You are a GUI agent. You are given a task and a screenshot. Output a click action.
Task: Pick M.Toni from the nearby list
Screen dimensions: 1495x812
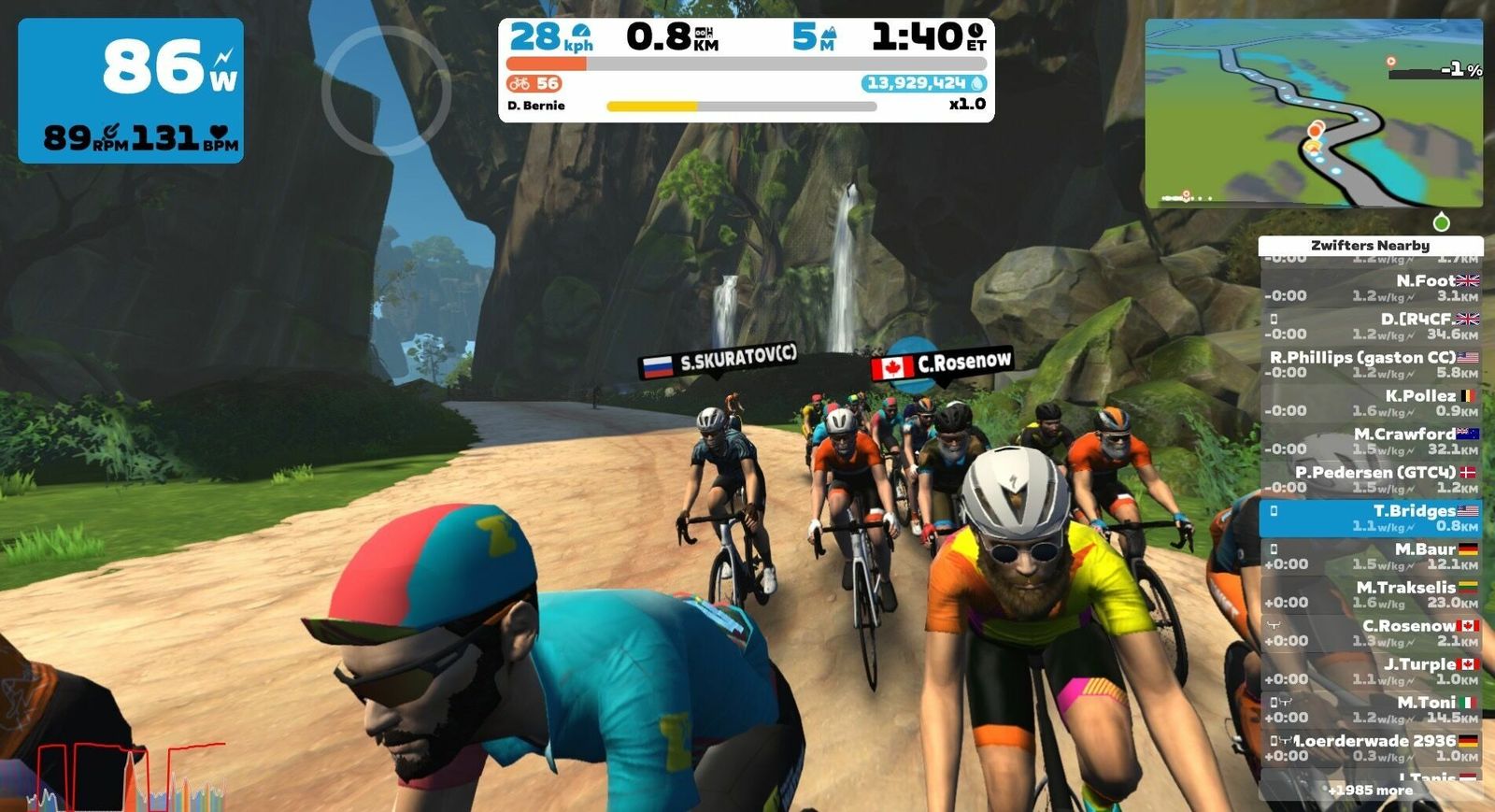tap(1370, 709)
